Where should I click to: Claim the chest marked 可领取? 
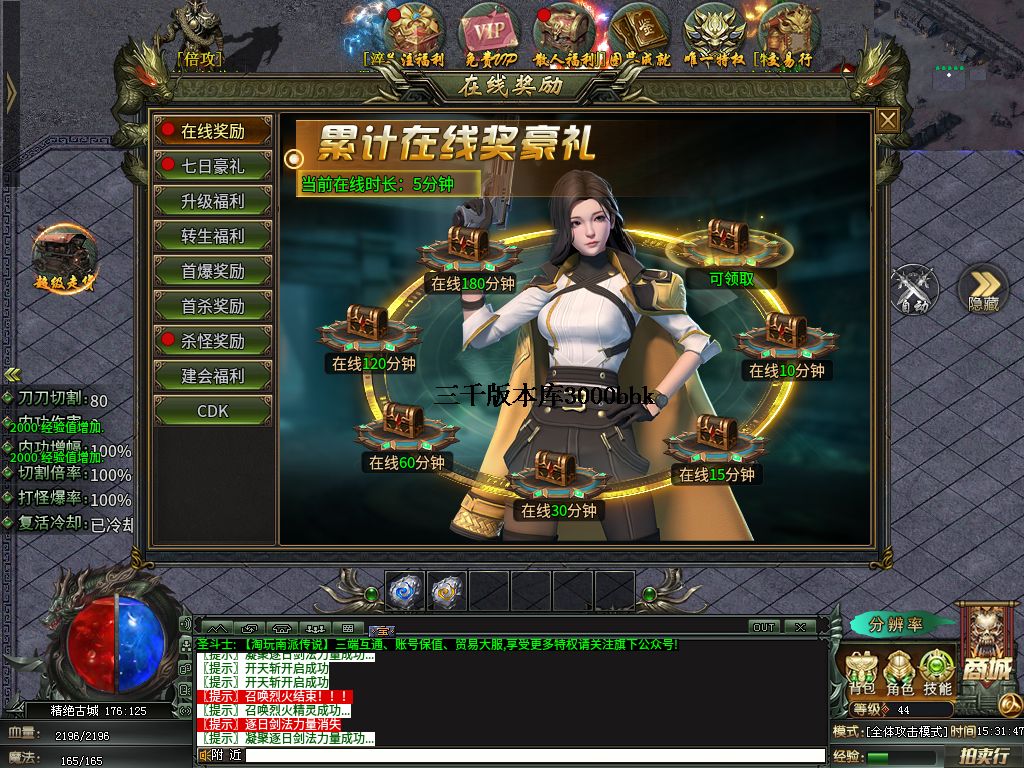point(729,241)
